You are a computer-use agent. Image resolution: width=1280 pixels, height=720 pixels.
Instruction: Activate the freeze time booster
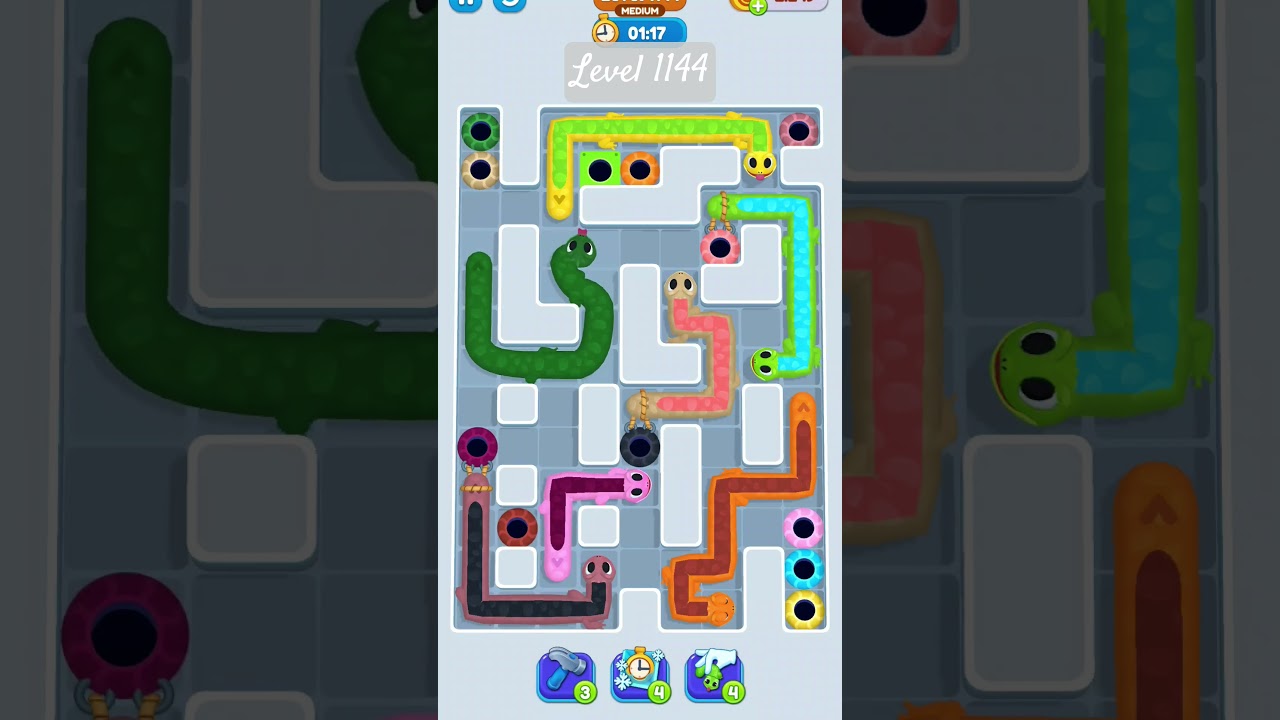point(640,675)
